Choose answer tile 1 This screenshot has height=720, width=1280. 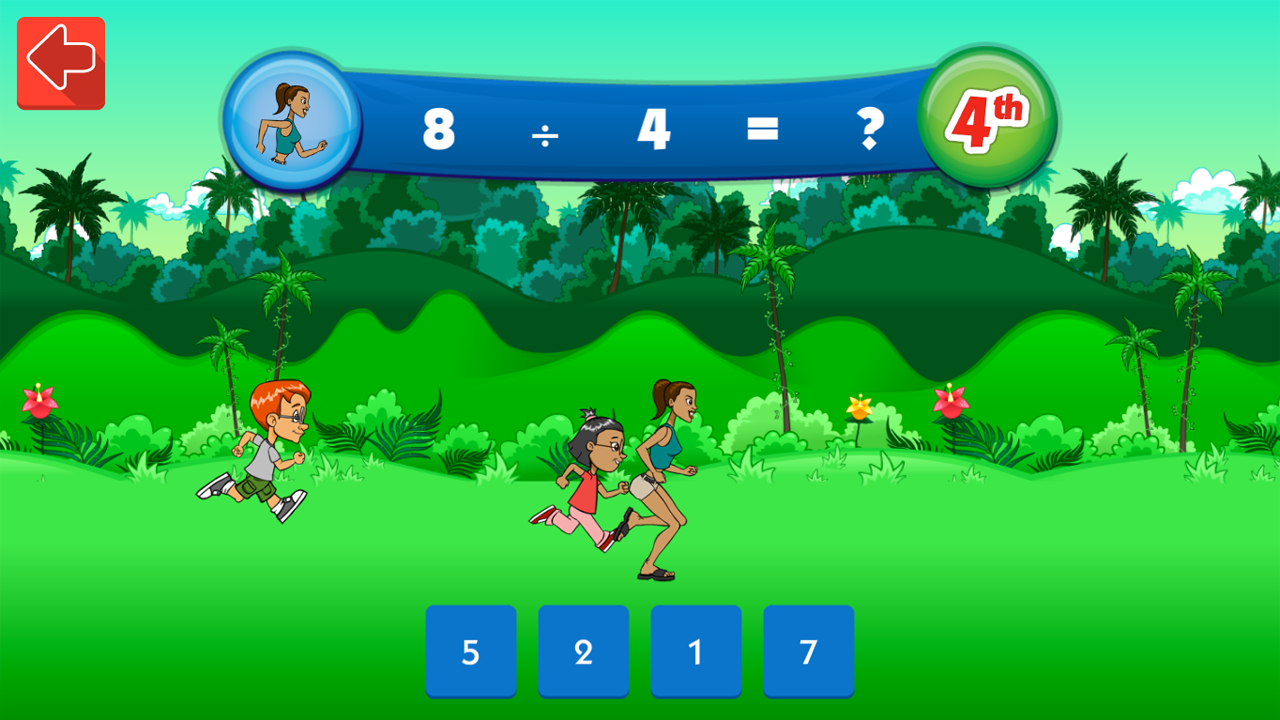696,651
